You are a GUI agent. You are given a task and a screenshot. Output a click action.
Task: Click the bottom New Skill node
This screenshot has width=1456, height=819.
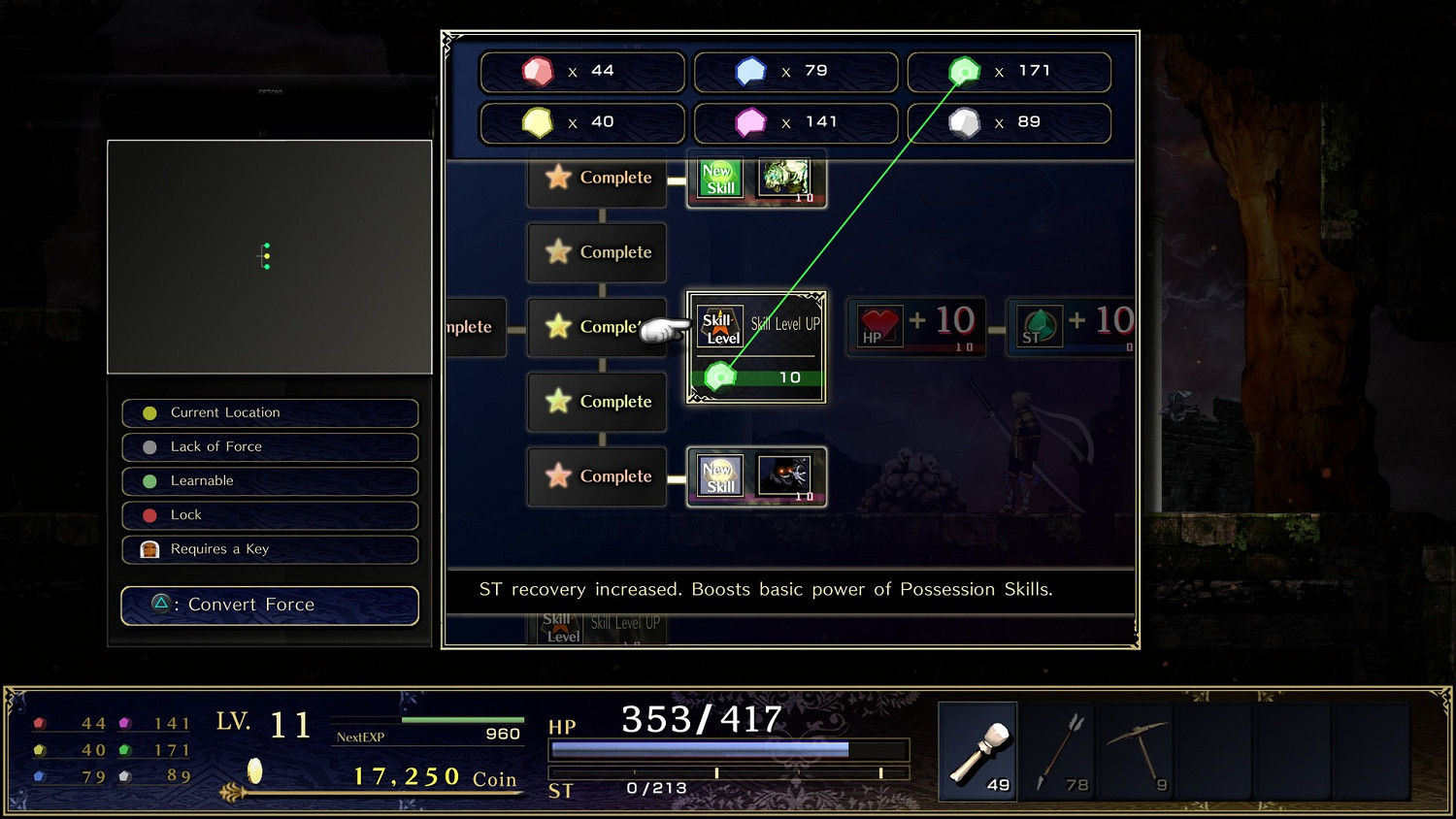point(756,475)
